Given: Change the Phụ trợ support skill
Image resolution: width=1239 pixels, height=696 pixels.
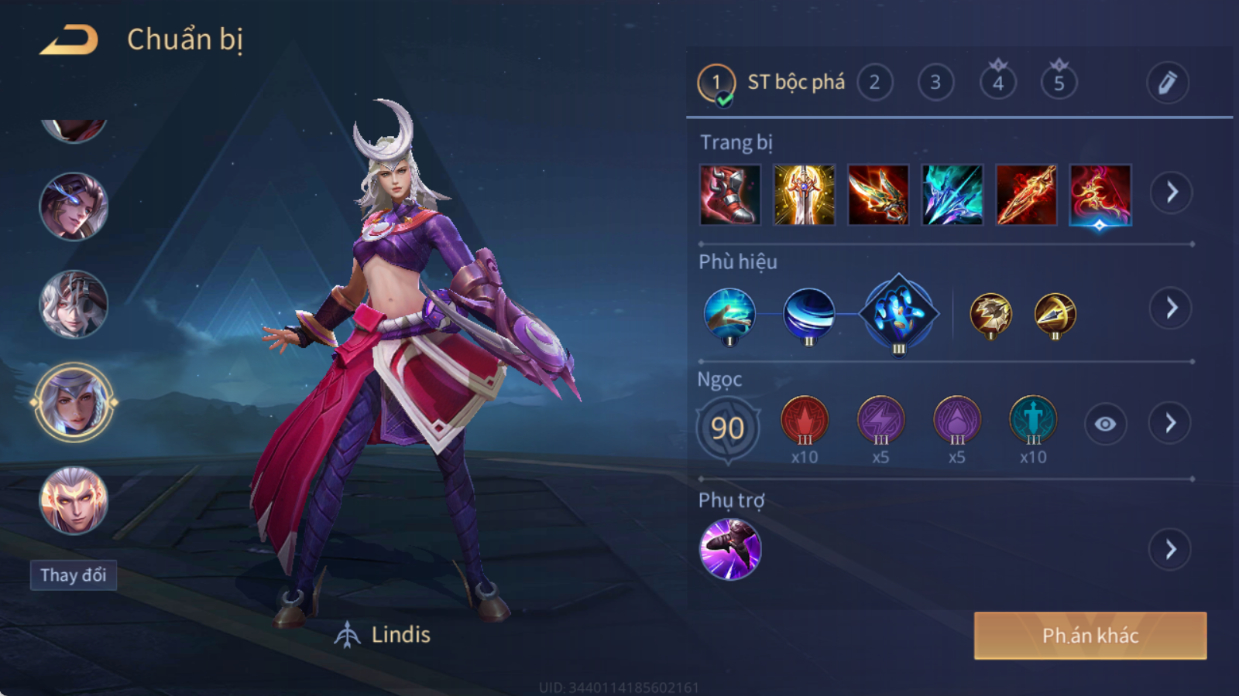Looking at the screenshot, I should 730,549.
